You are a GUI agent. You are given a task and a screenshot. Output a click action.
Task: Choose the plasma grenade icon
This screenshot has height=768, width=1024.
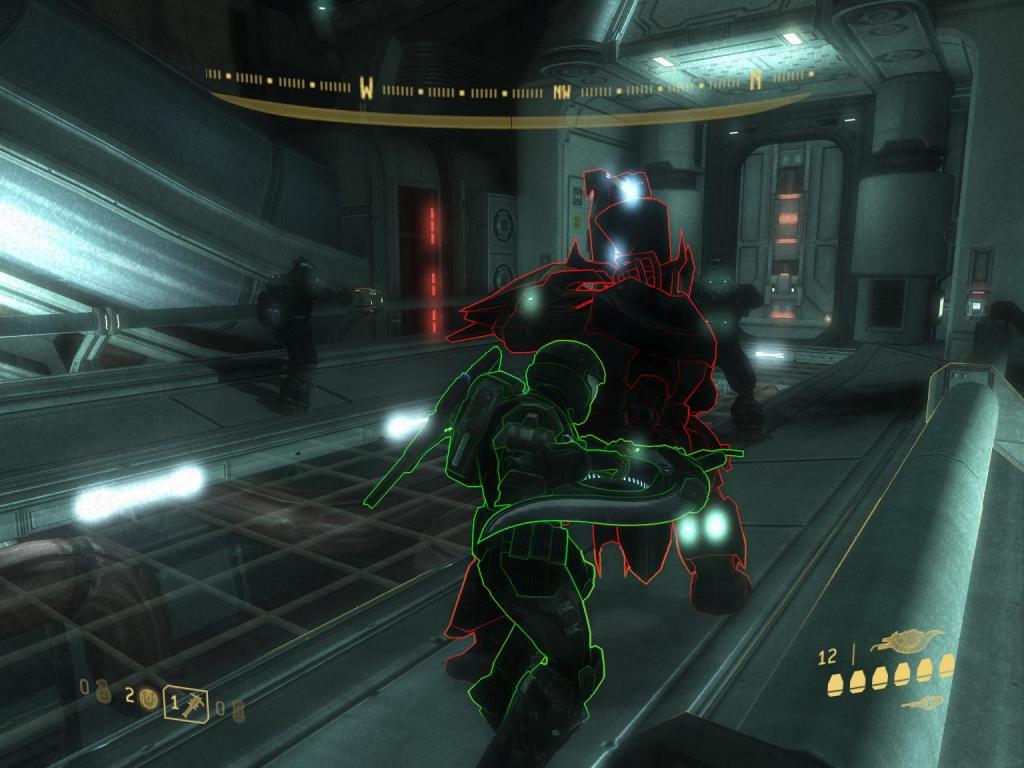[148, 700]
